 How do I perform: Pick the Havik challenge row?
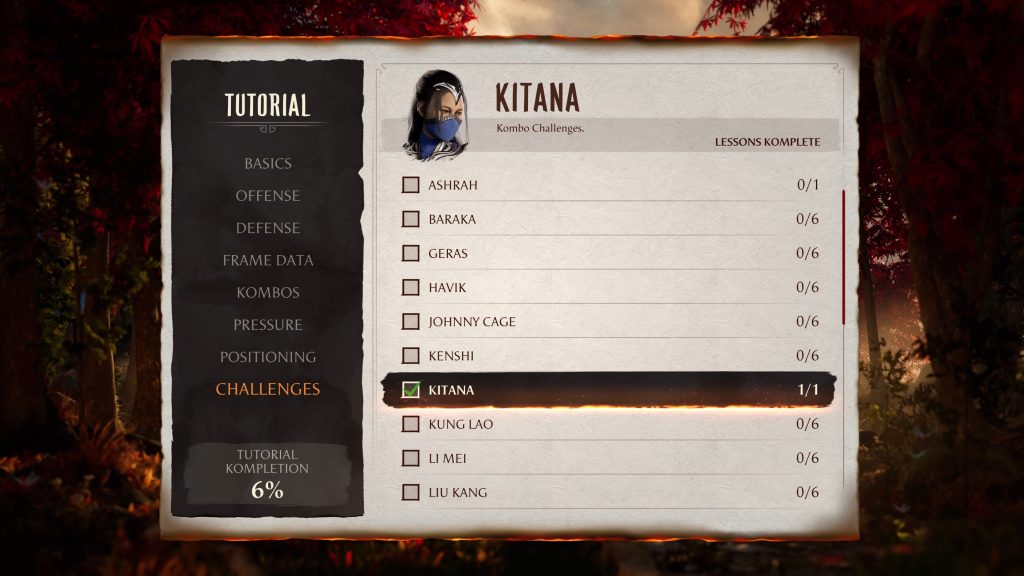pyautogui.click(x=610, y=287)
